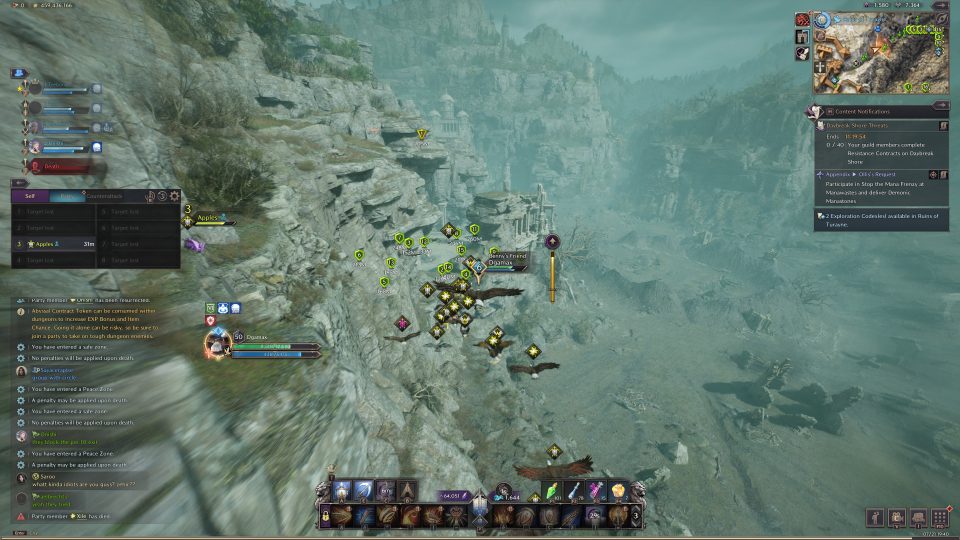The height and width of the screenshot is (540, 960).
Task: Open the minimap
Action: pos(880,55)
